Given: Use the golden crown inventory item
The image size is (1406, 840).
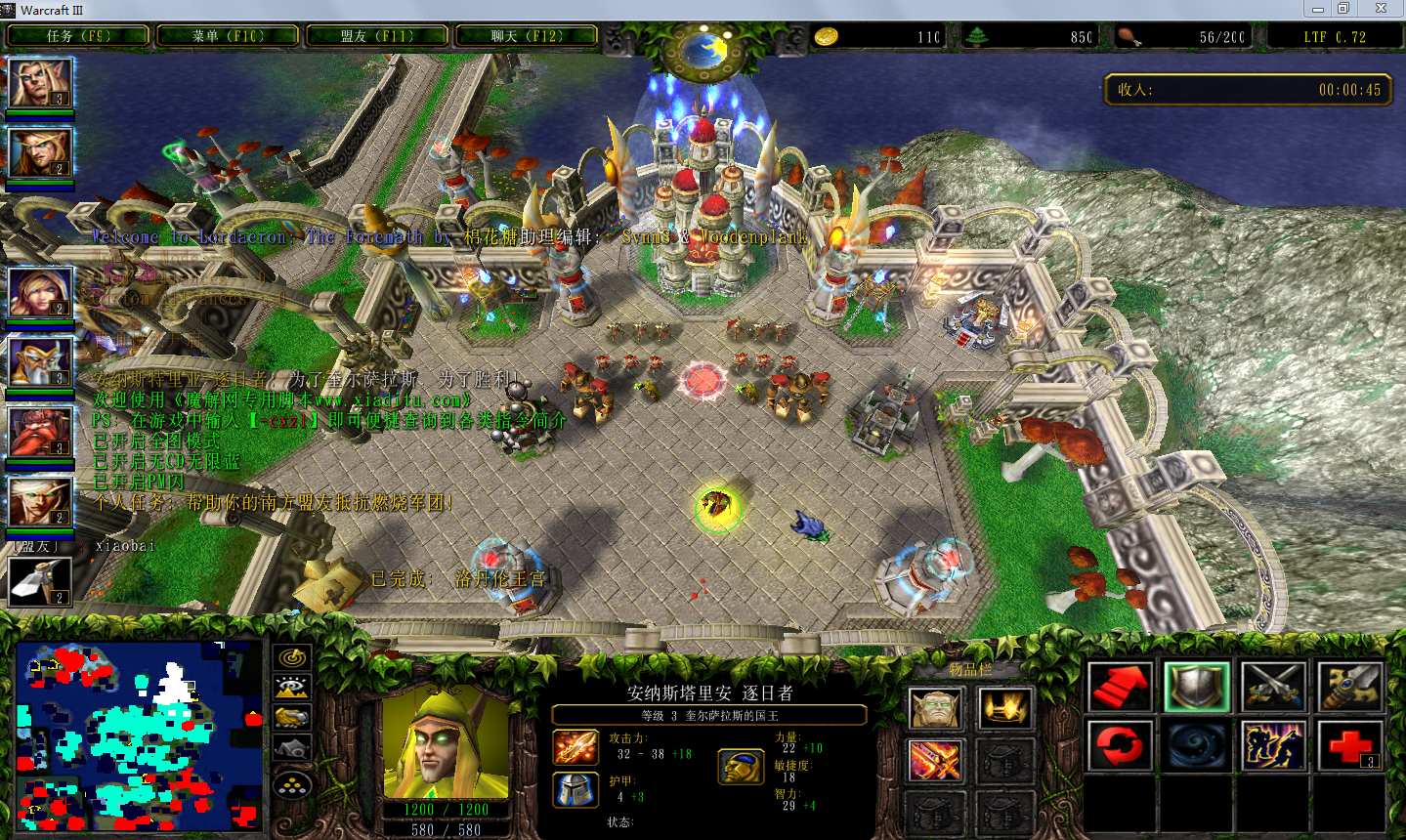Looking at the screenshot, I should pos(1003,708).
